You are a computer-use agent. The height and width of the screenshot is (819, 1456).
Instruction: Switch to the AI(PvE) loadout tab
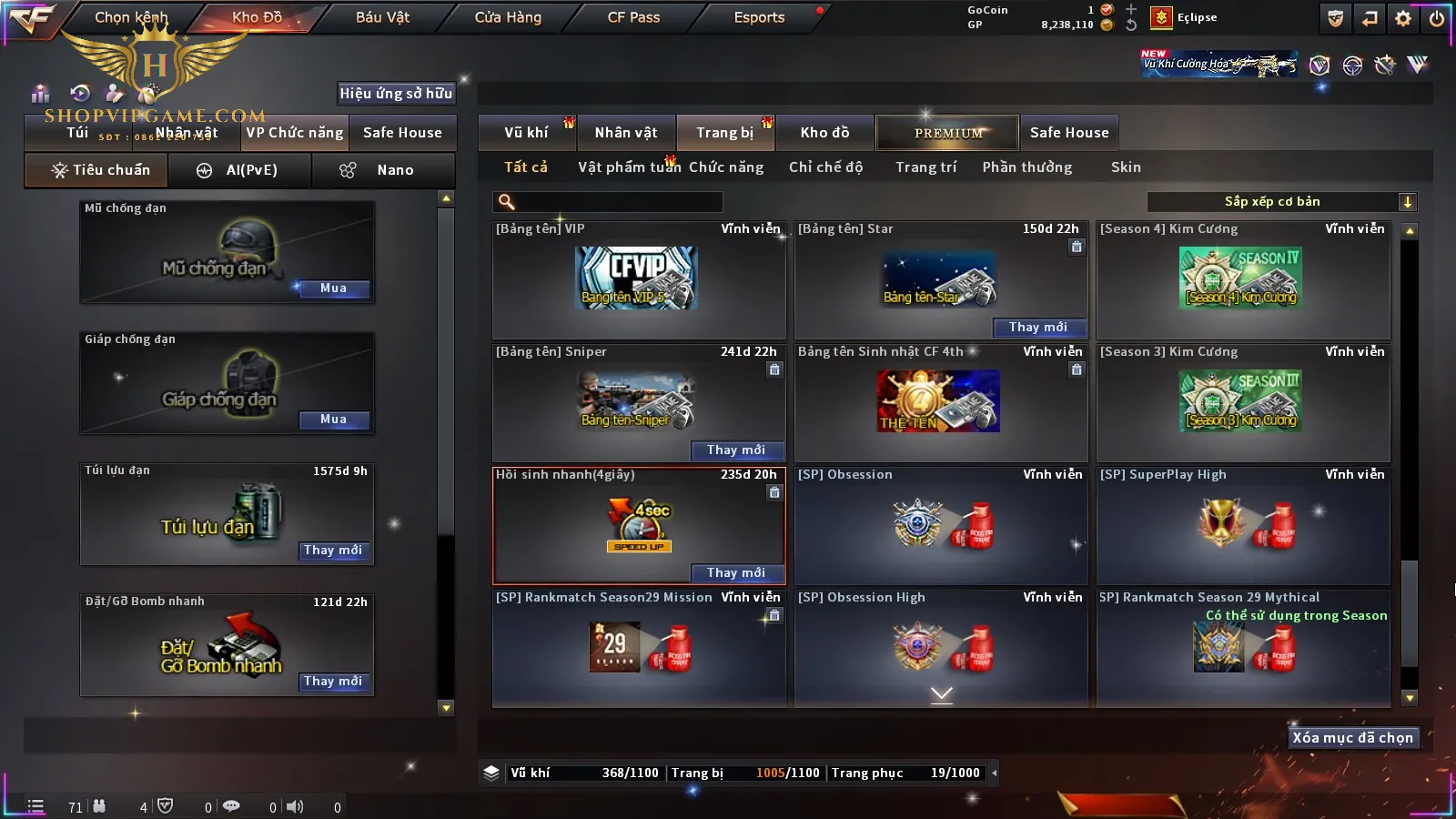click(x=239, y=170)
